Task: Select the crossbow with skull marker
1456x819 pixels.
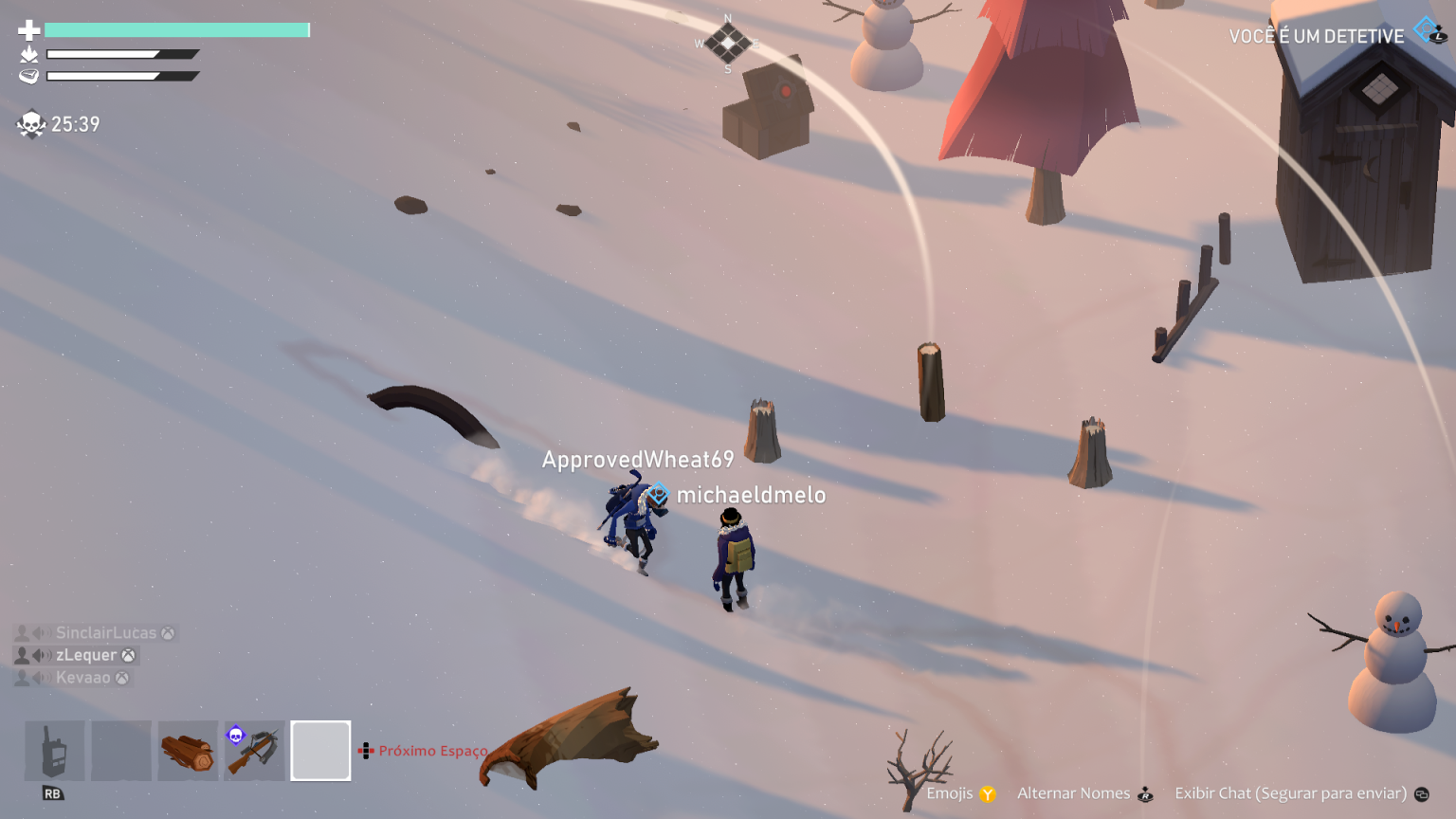Action: (x=253, y=749)
